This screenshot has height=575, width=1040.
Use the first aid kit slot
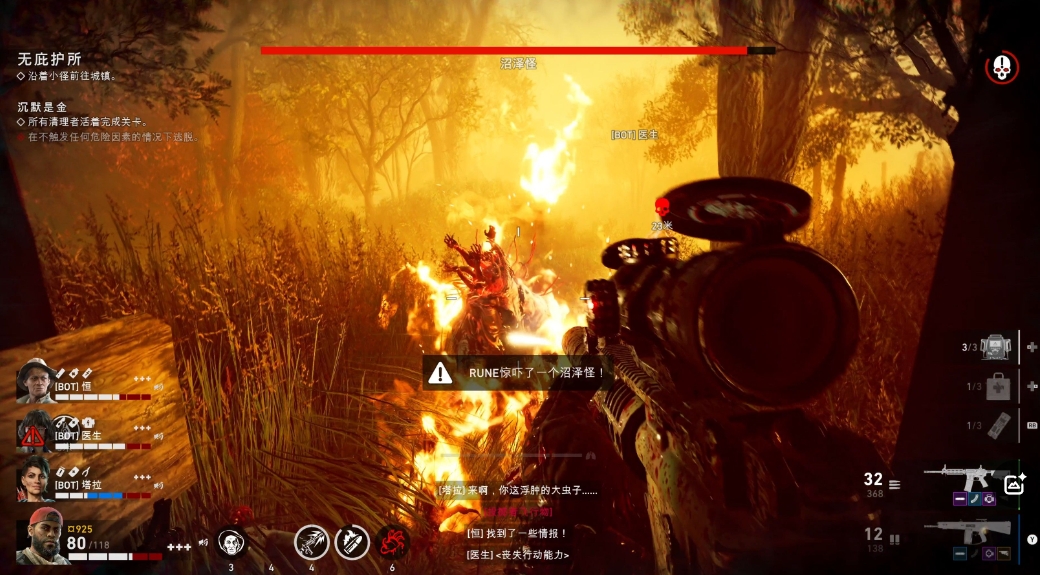coord(997,386)
